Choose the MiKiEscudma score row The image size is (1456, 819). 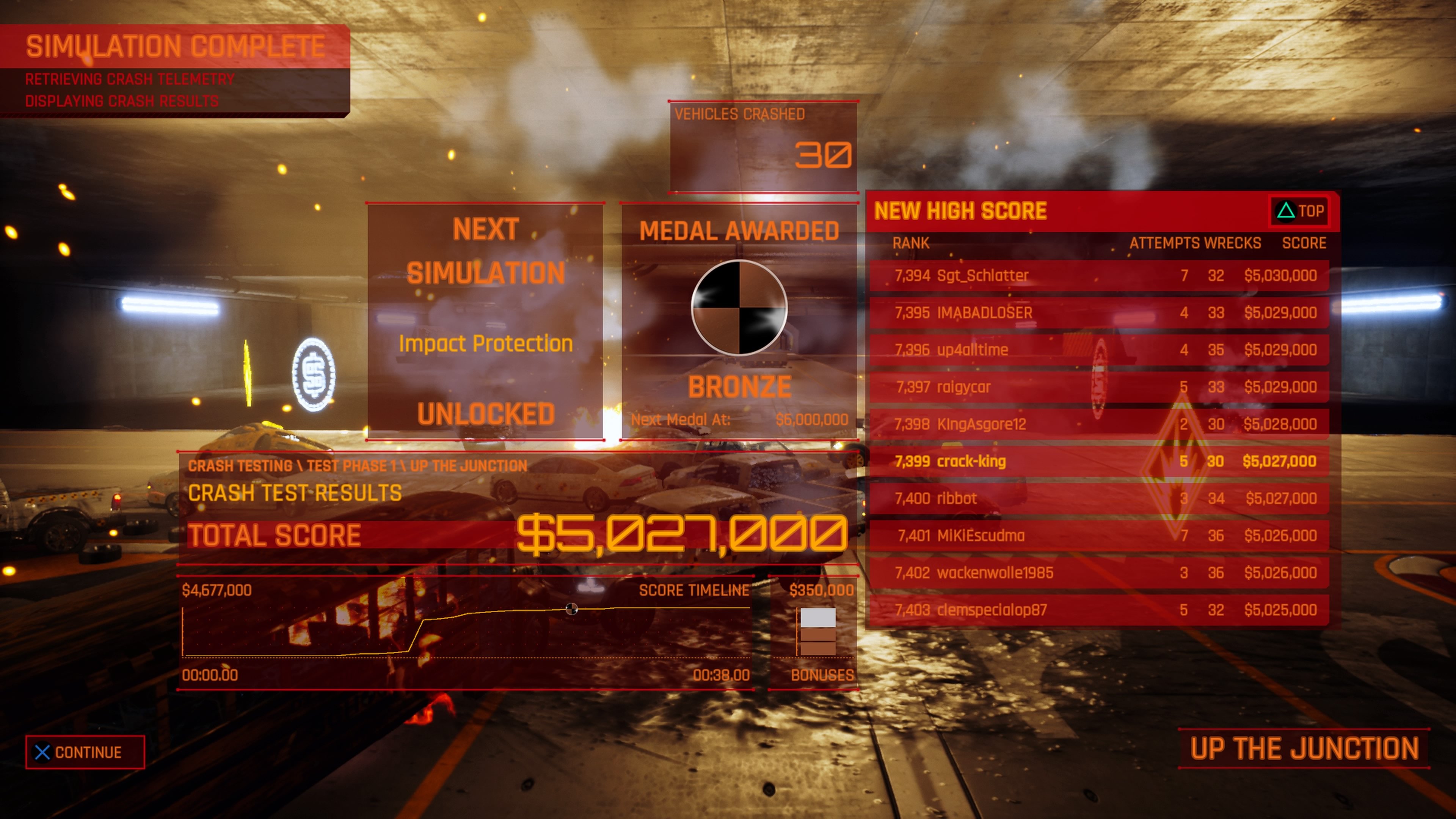point(1099,536)
